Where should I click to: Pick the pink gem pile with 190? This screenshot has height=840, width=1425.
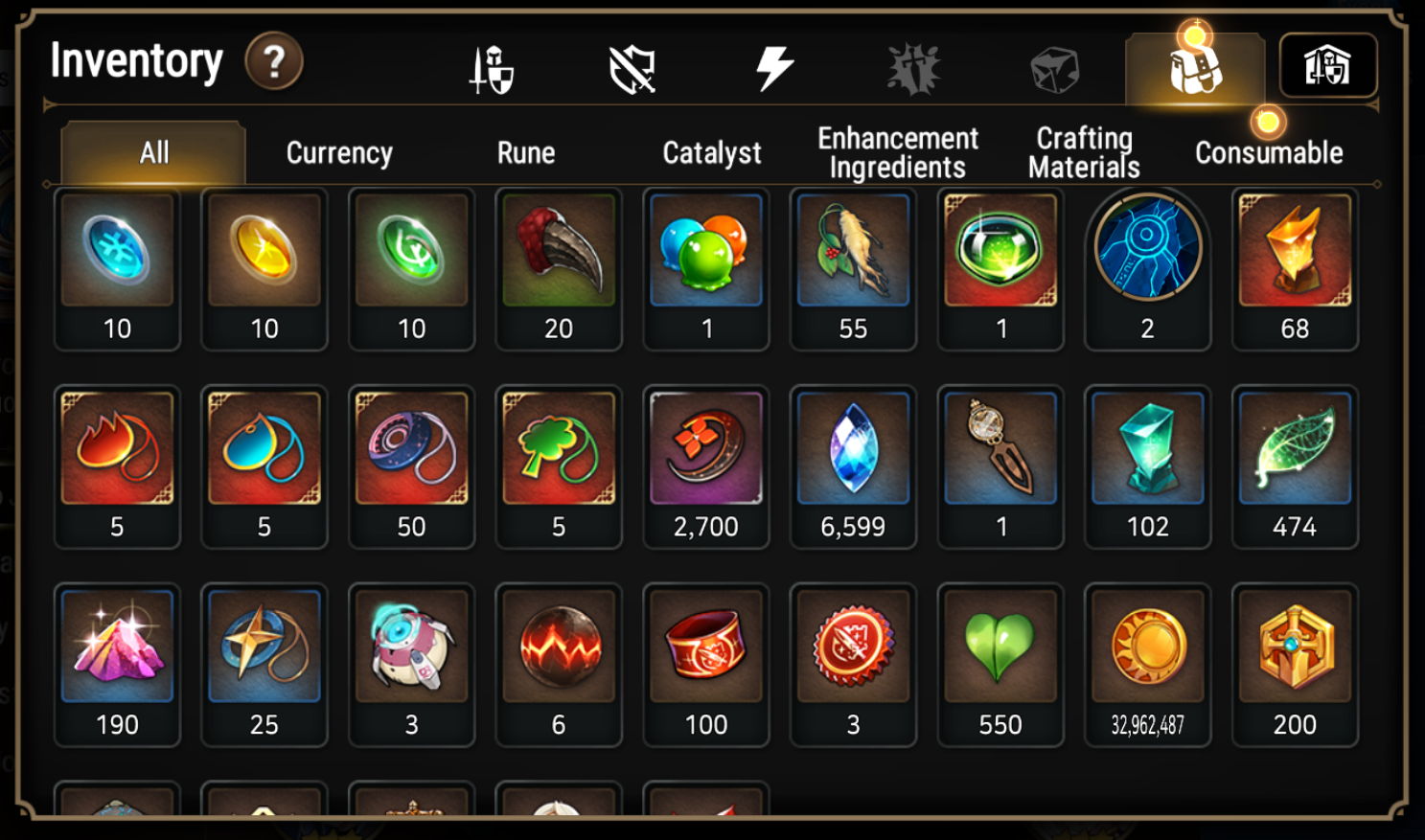tap(117, 665)
